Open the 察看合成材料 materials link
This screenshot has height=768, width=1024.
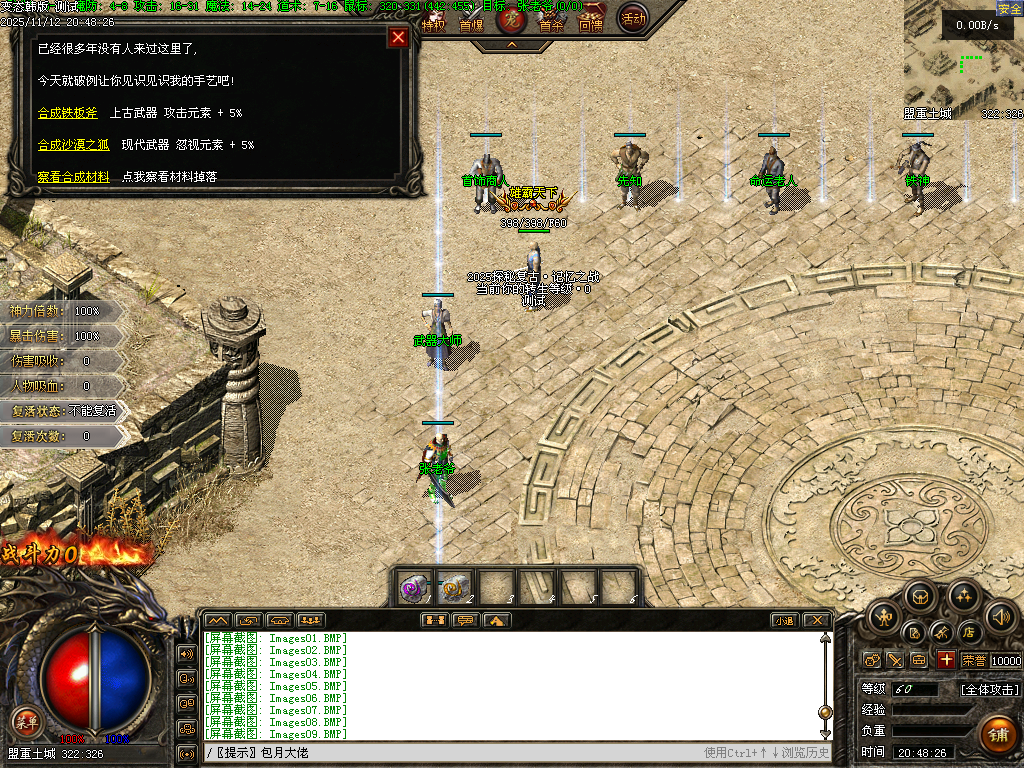(73, 177)
